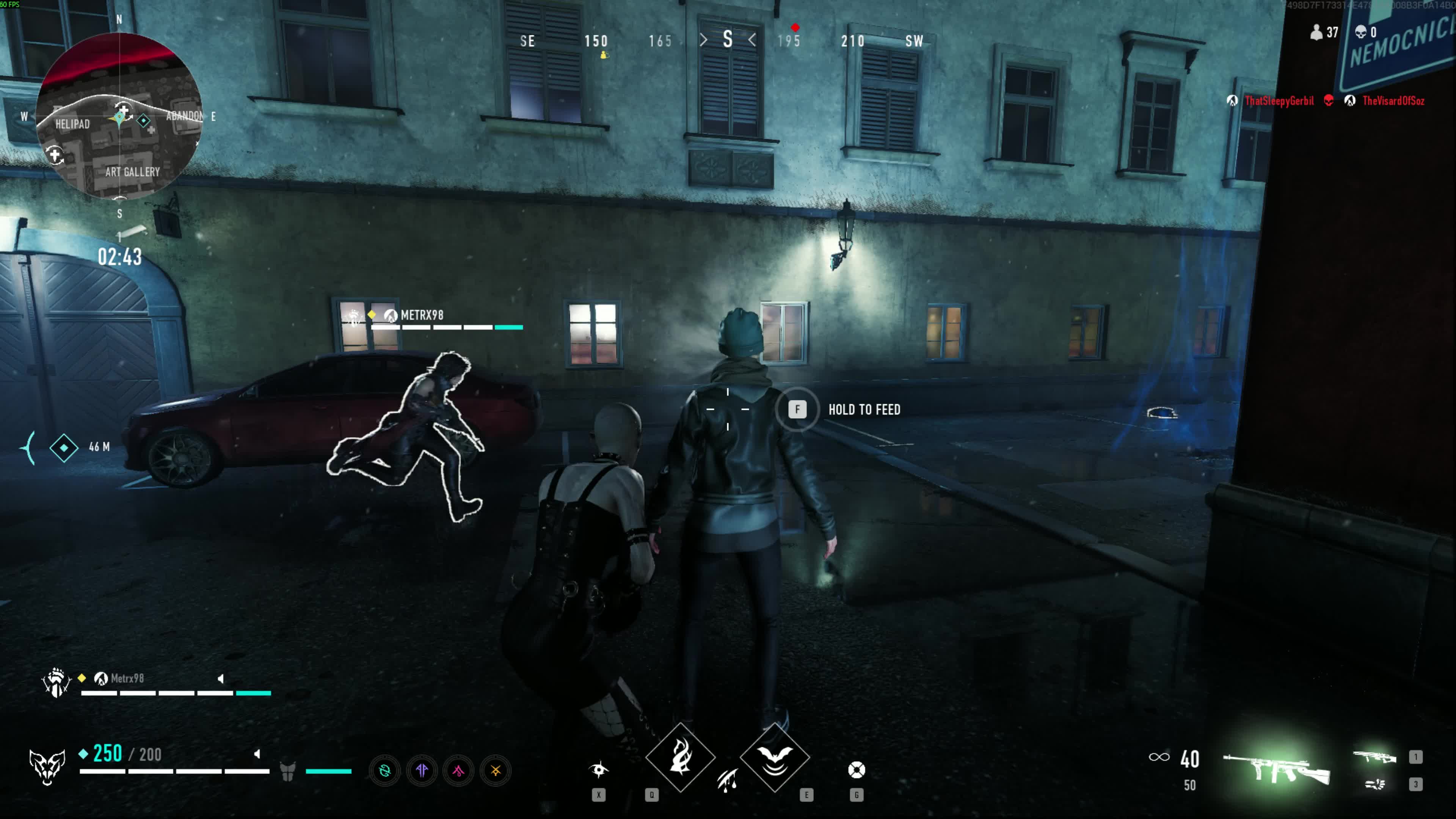Viewport: 1456px width, 819px height.
Task: Trigger the Q dash discipline ability
Action: [x=680, y=758]
